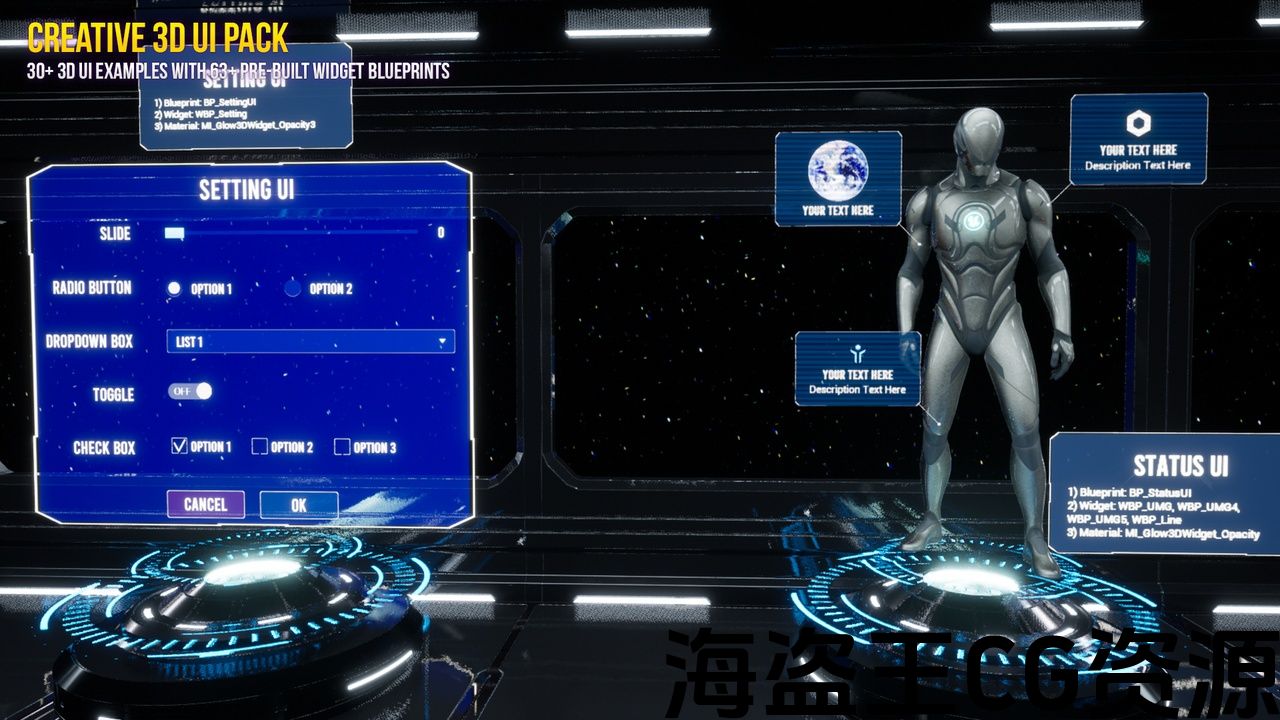Select the hexagon icon text panel
Viewport: 1280px width, 720px height.
(x=1138, y=139)
